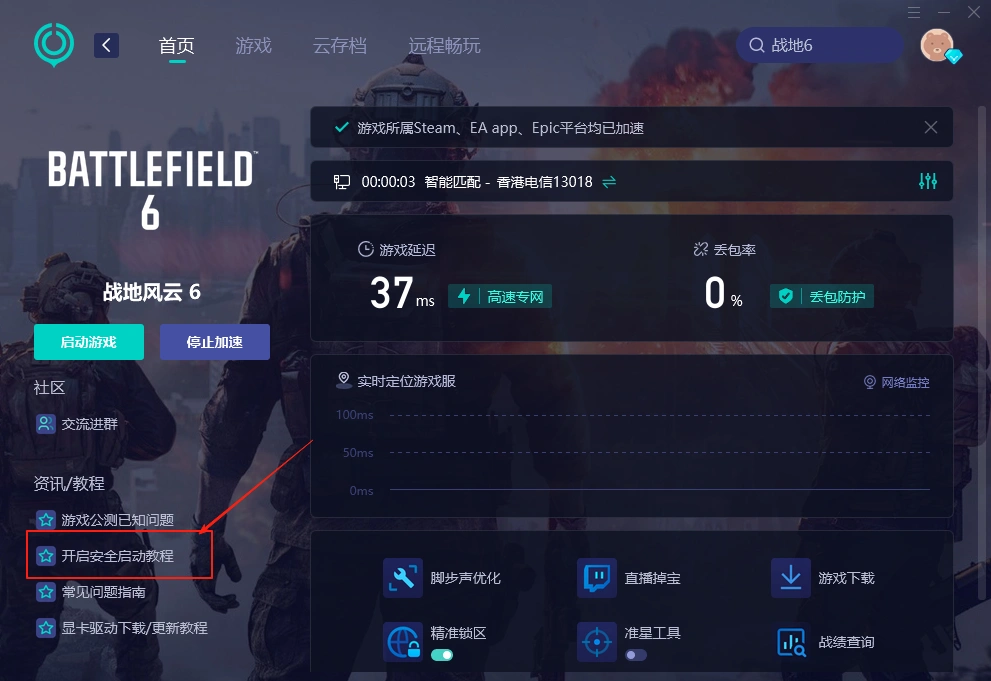Image resolution: width=991 pixels, height=681 pixels.
Task: Click the 启动游戏 launch button
Action: [x=88, y=342]
